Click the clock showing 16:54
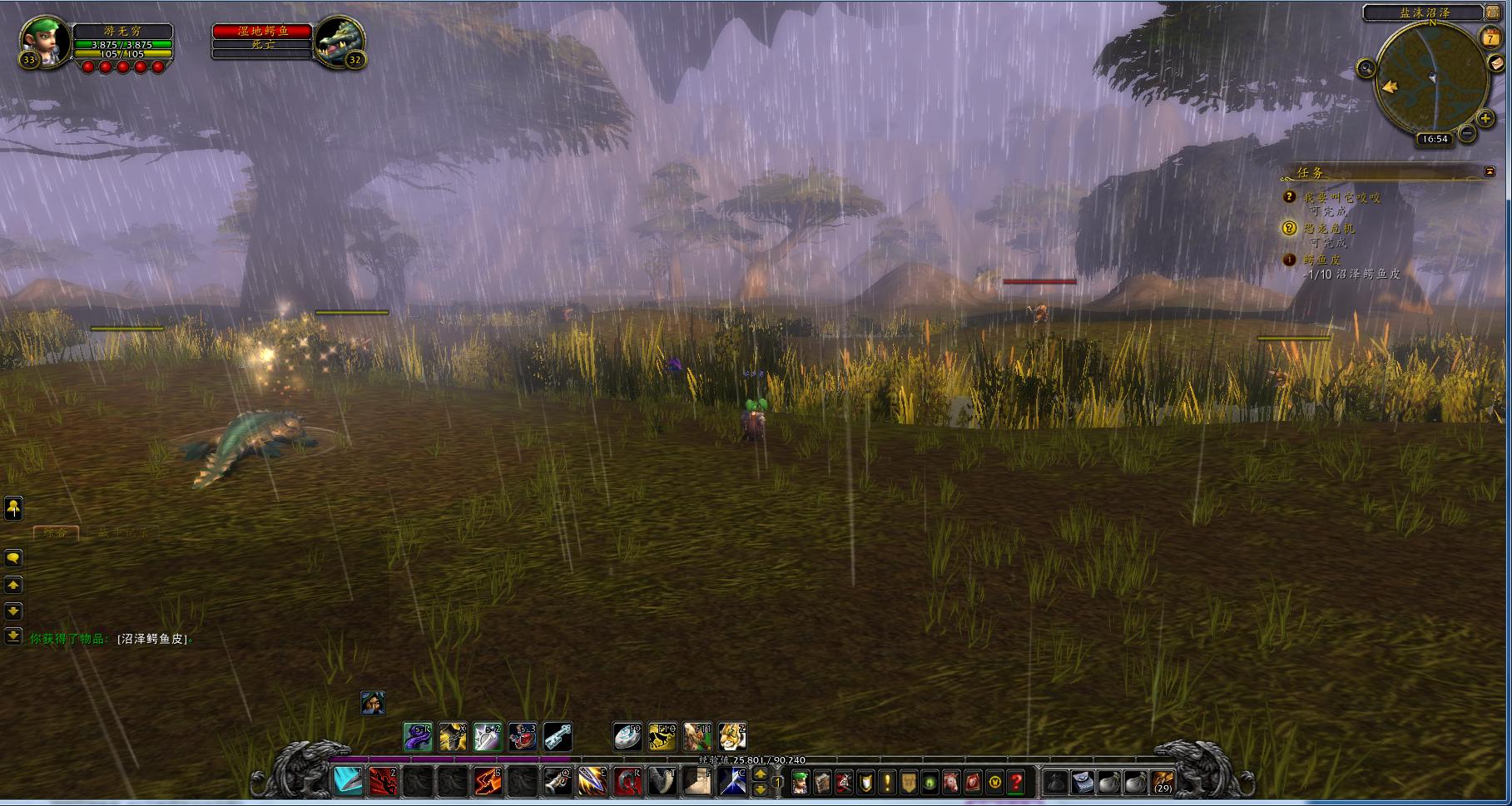The image size is (1512, 806). click(1435, 139)
